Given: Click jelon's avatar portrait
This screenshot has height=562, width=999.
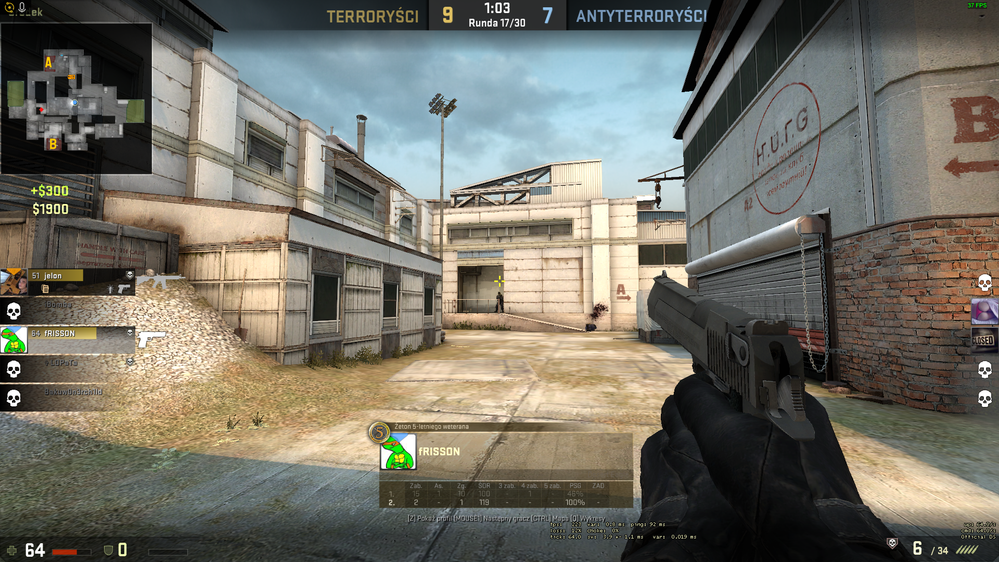Looking at the screenshot, I should (x=14, y=283).
